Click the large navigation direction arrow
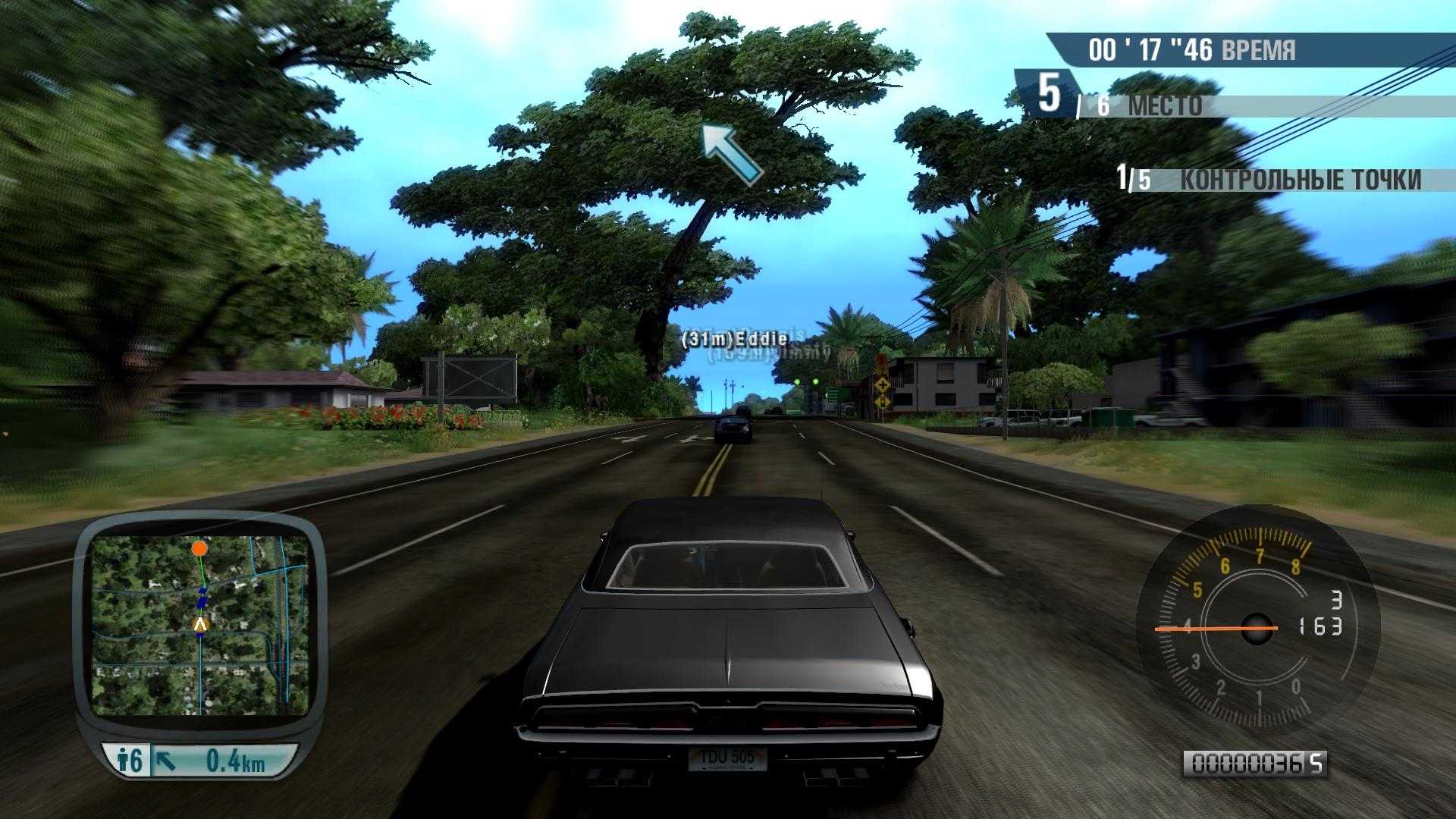 pos(730,154)
